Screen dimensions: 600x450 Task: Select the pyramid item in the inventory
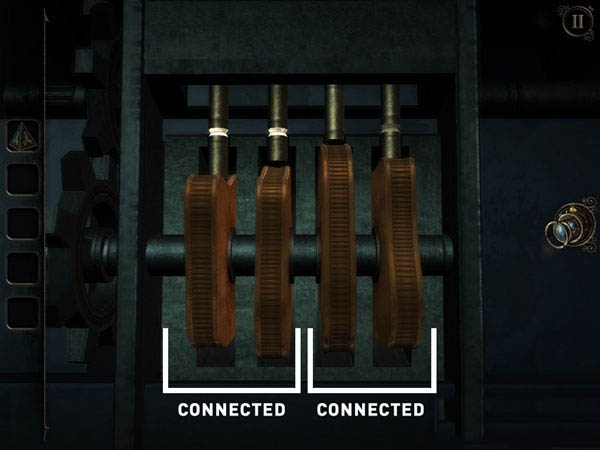pyautogui.click(x=22, y=136)
